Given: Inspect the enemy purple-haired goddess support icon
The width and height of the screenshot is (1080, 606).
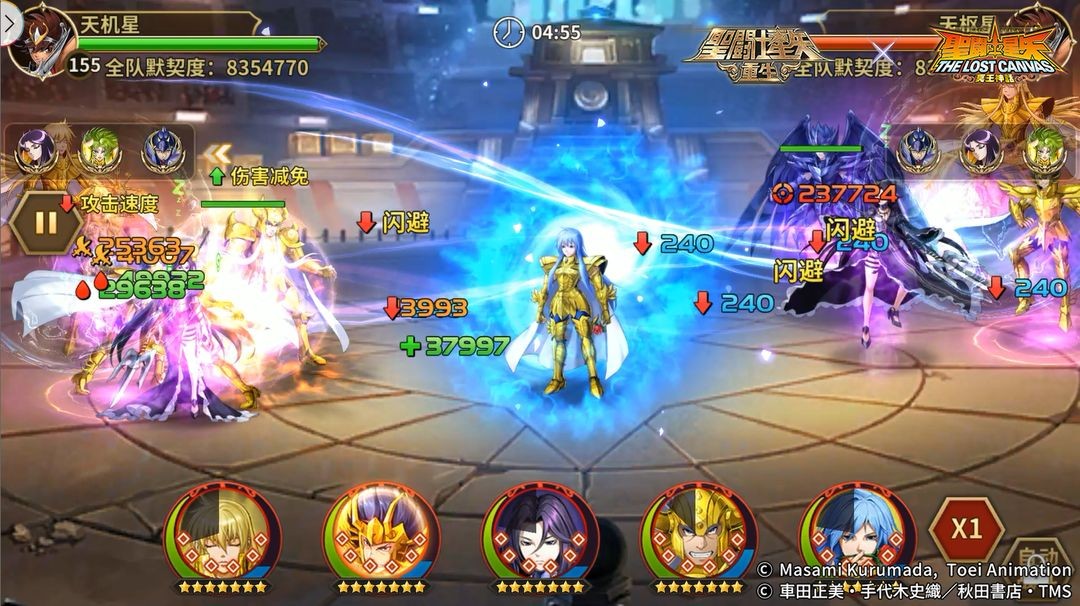Looking at the screenshot, I should tap(981, 151).
